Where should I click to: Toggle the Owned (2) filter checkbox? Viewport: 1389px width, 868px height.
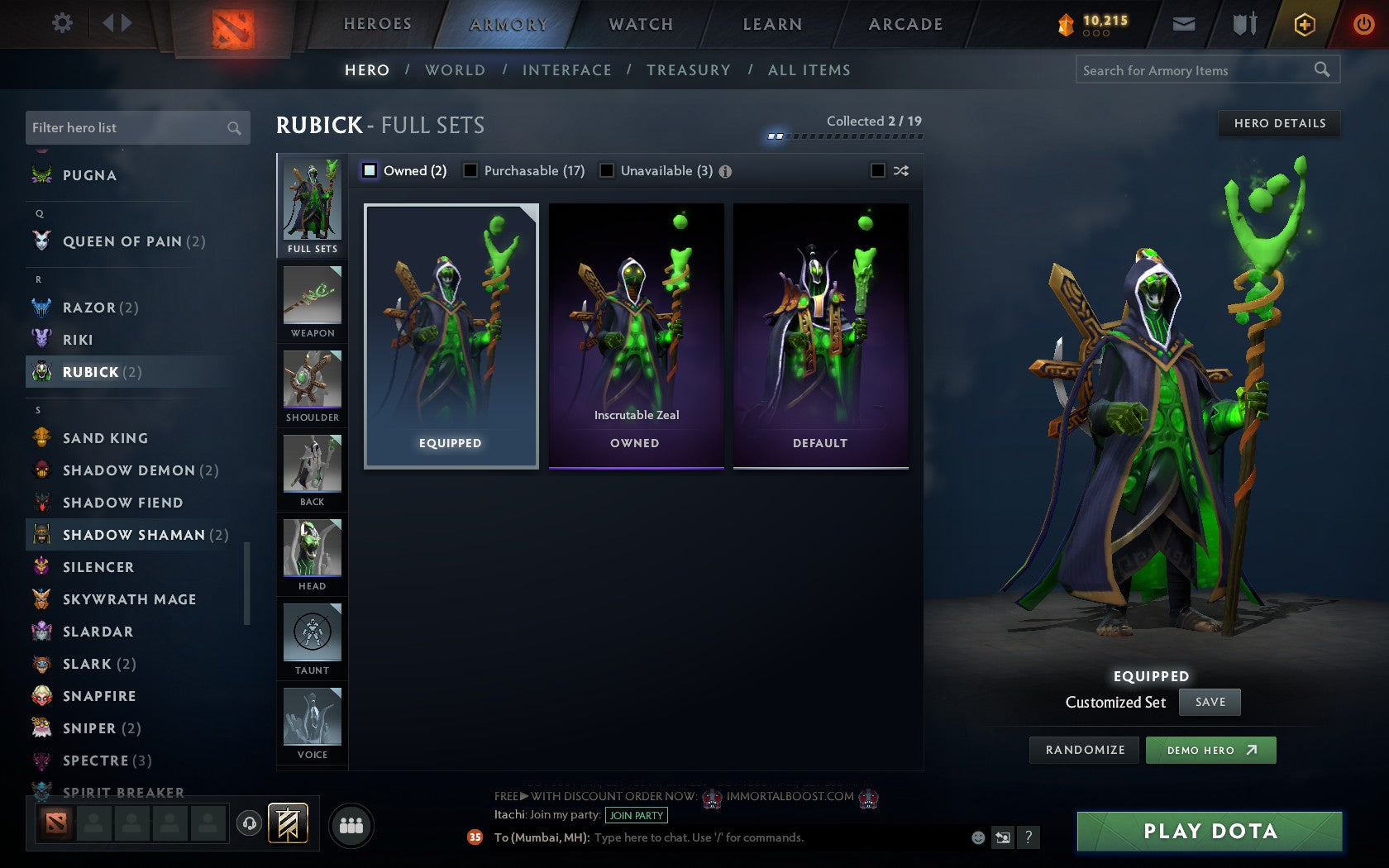368,170
